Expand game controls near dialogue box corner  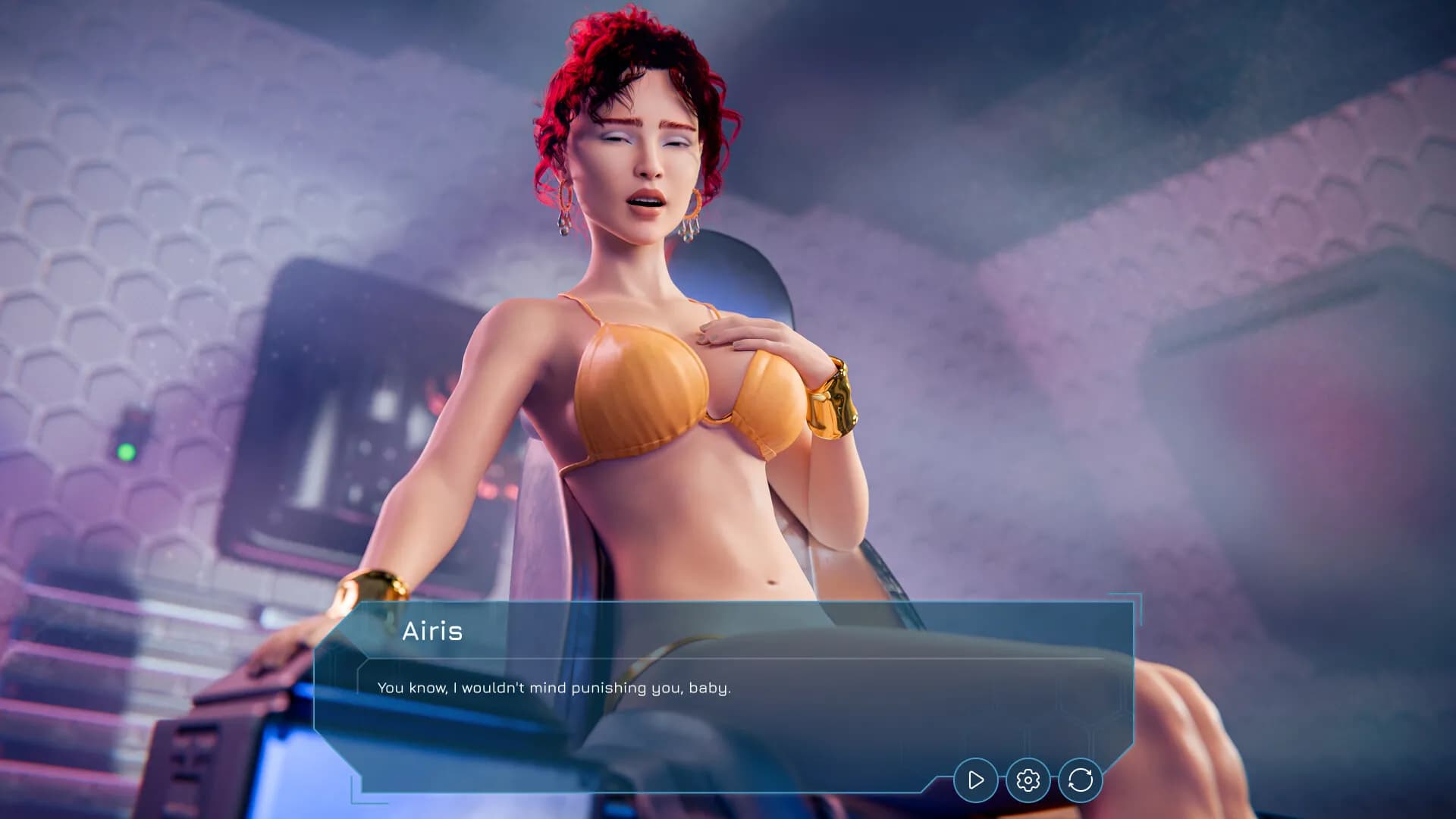1028,779
